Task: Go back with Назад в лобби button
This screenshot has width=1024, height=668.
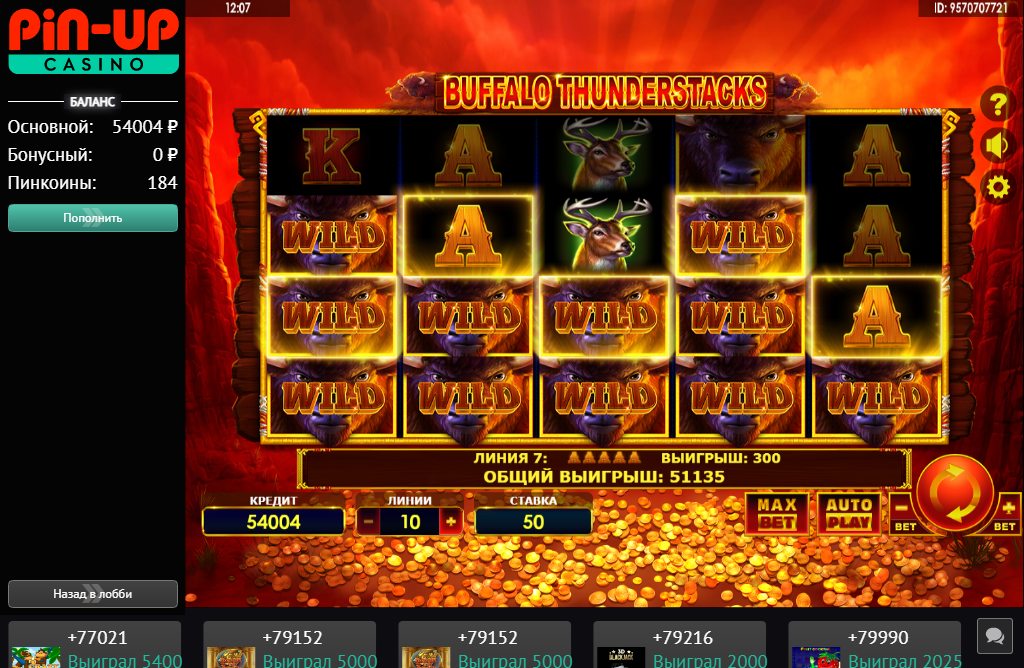Action: (x=93, y=594)
